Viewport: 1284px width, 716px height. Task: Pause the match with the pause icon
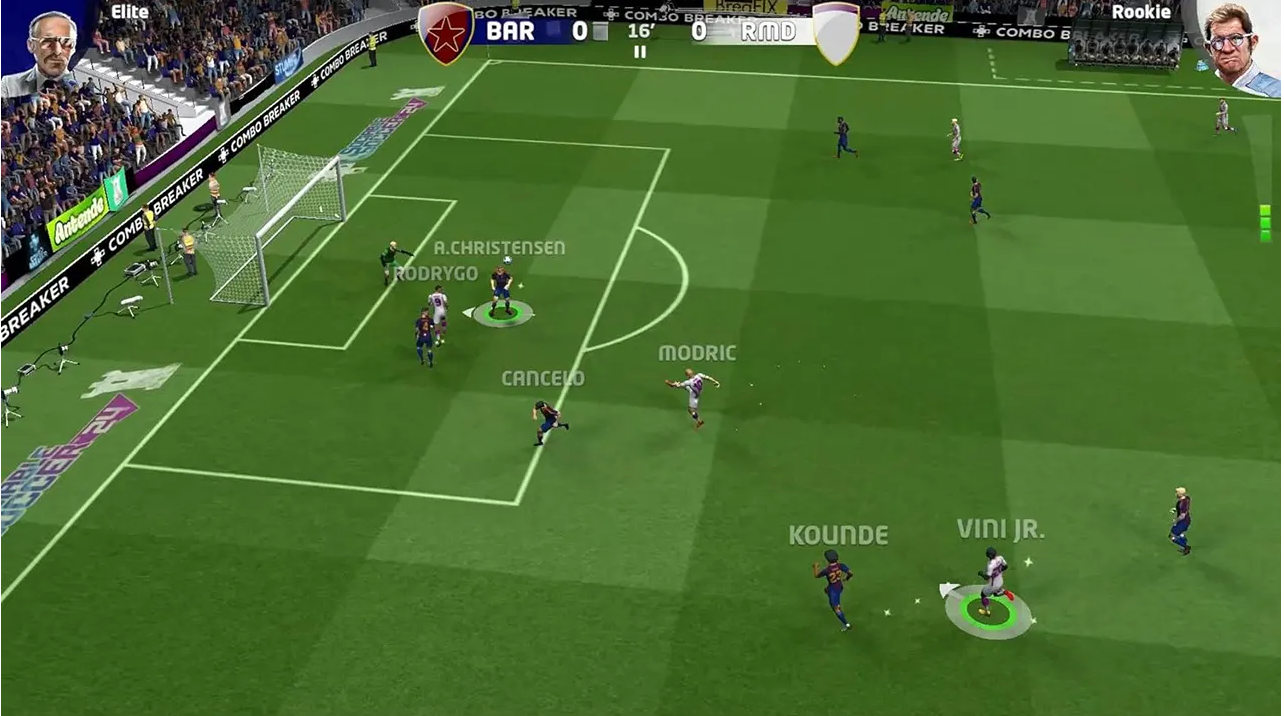point(640,52)
